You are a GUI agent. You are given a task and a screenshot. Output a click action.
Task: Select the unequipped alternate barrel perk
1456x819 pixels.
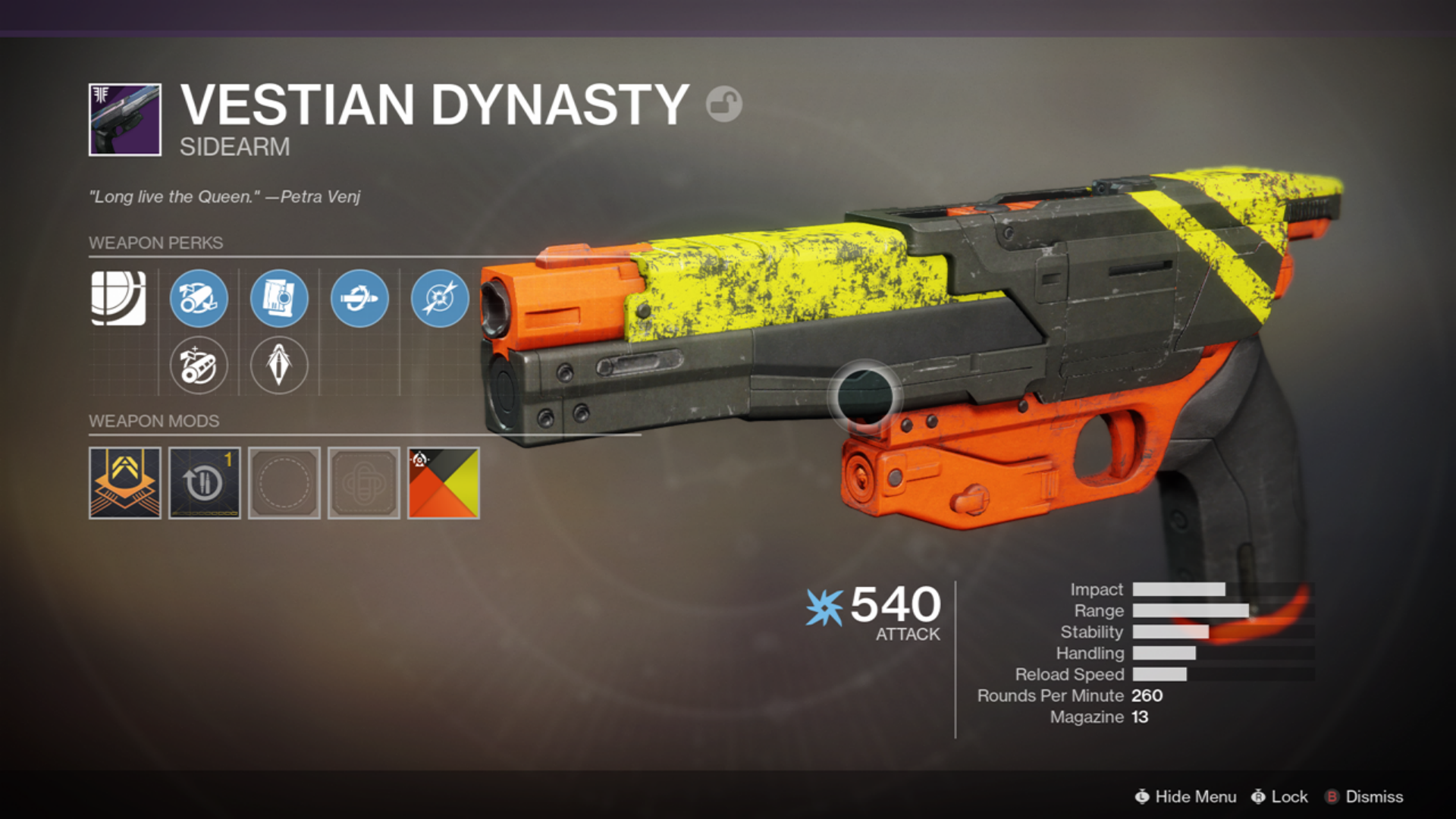199,366
